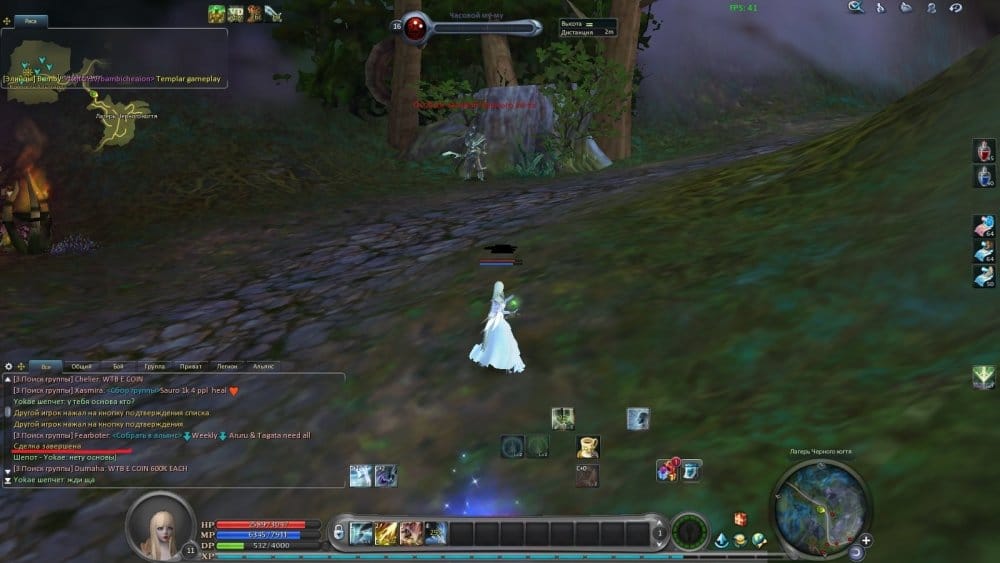Open the magnifier search icon

click(856, 8)
